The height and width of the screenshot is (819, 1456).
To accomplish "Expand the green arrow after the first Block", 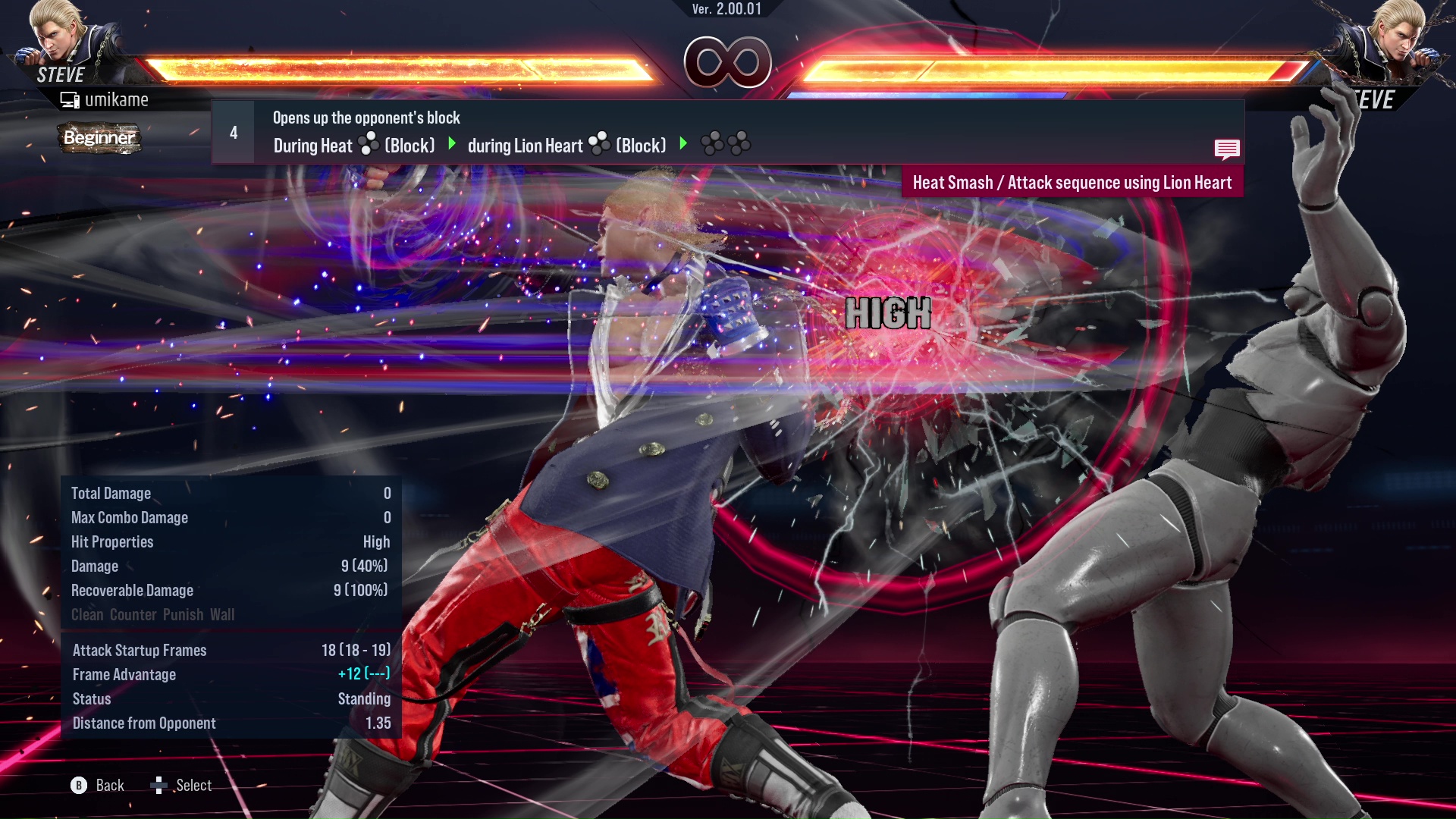I will tap(453, 144).
